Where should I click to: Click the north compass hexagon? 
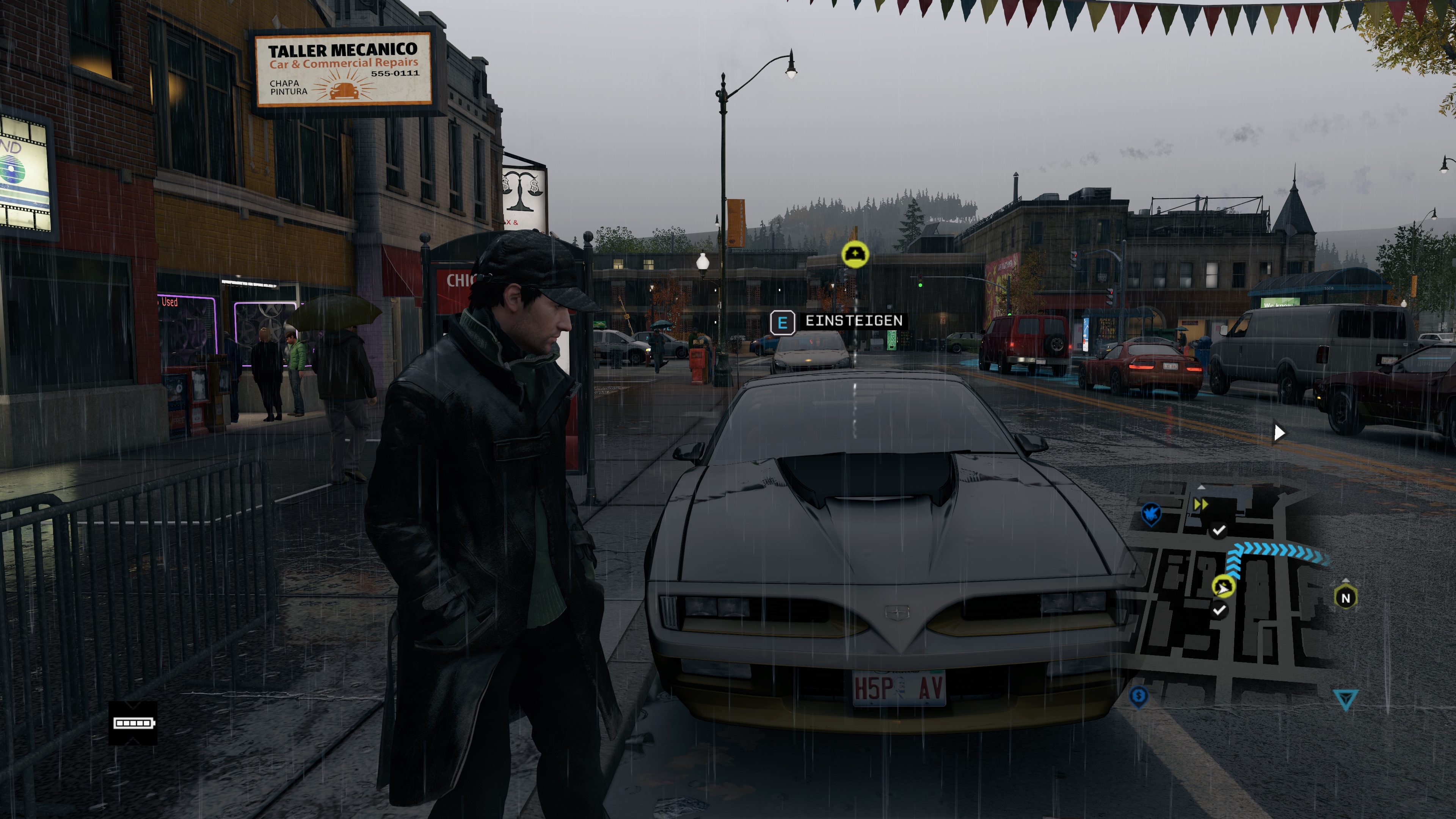(1345, 598)
